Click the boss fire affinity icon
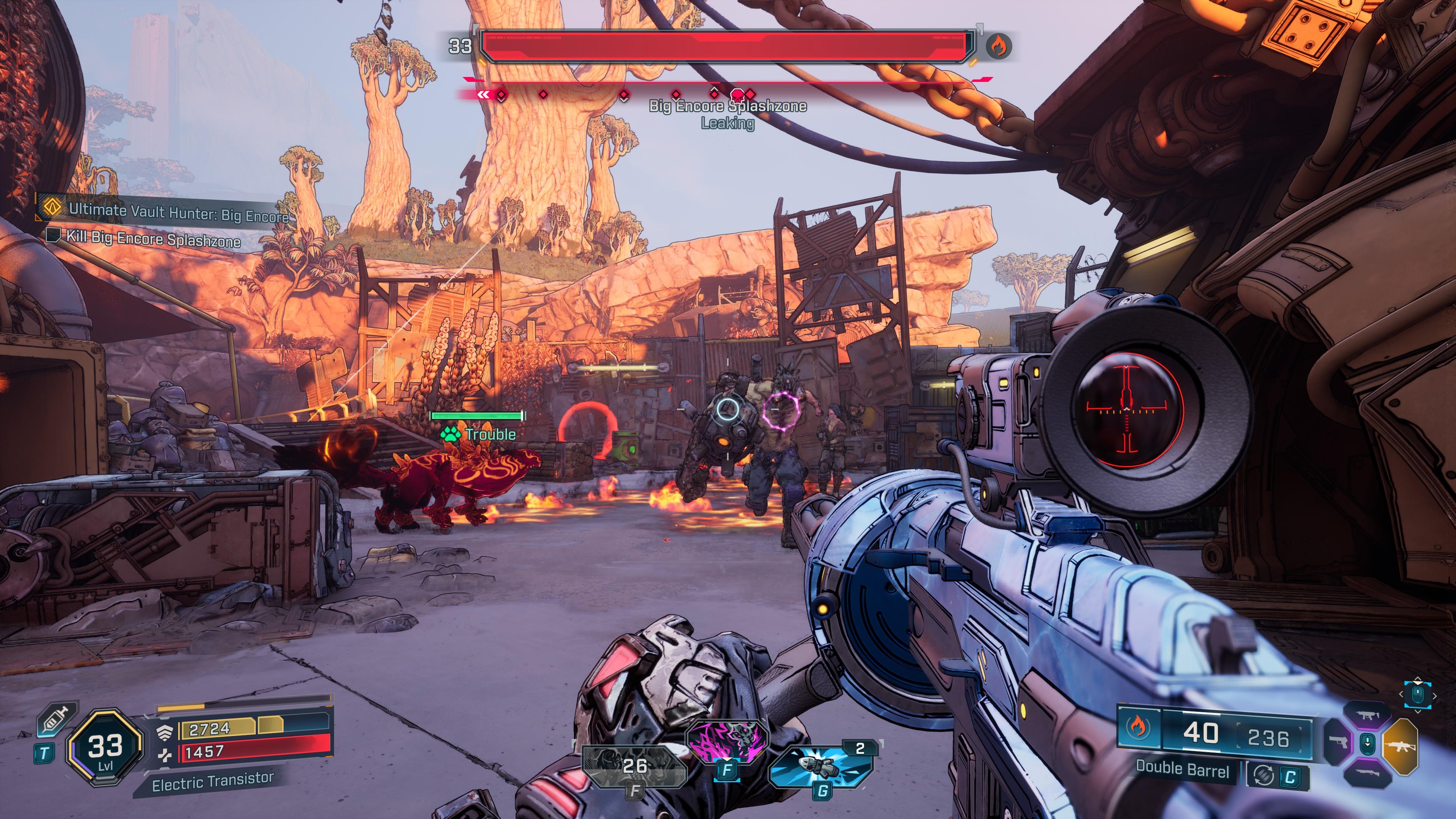1456x819 pixels. [999, 46]
